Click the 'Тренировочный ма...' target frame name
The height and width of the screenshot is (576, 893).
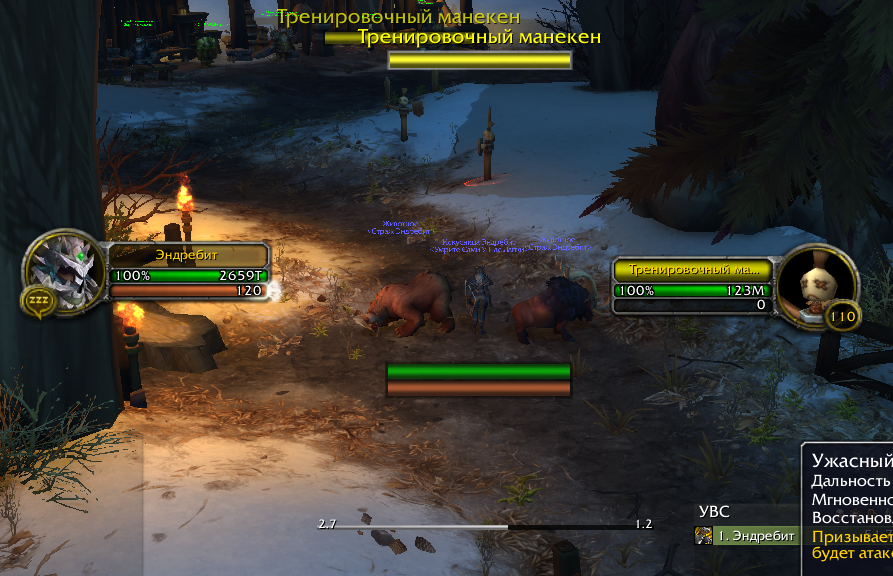pos(693,269)
